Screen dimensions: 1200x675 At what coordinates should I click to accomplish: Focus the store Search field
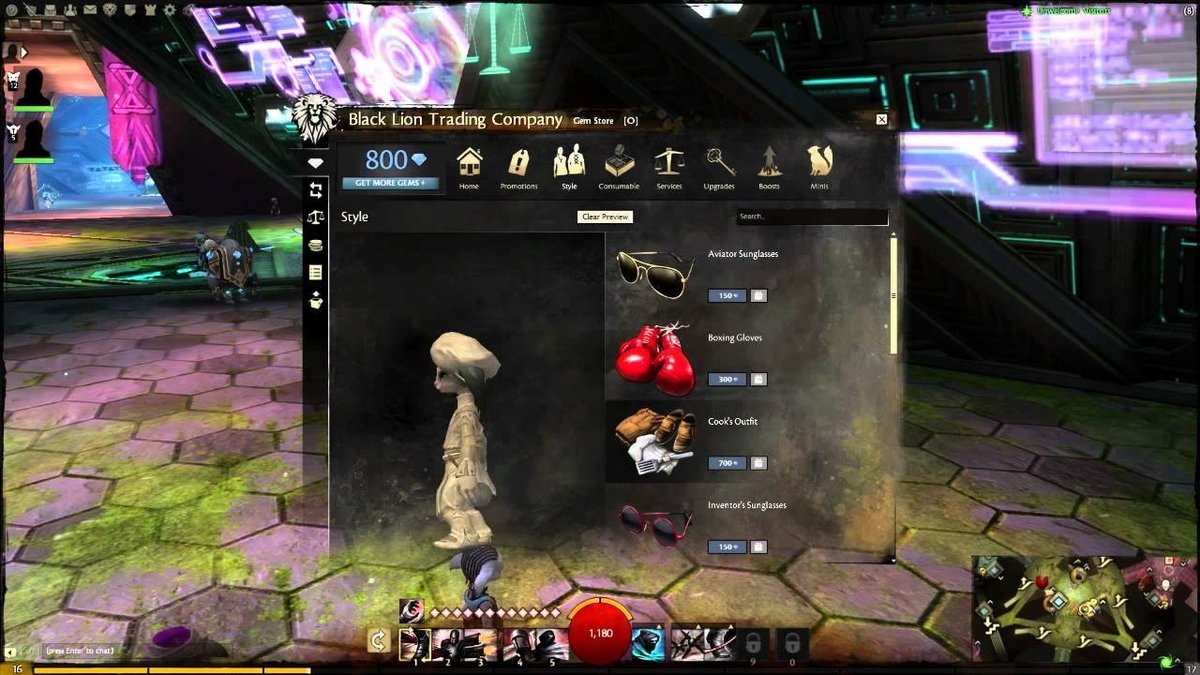click(x=811, y=216)
